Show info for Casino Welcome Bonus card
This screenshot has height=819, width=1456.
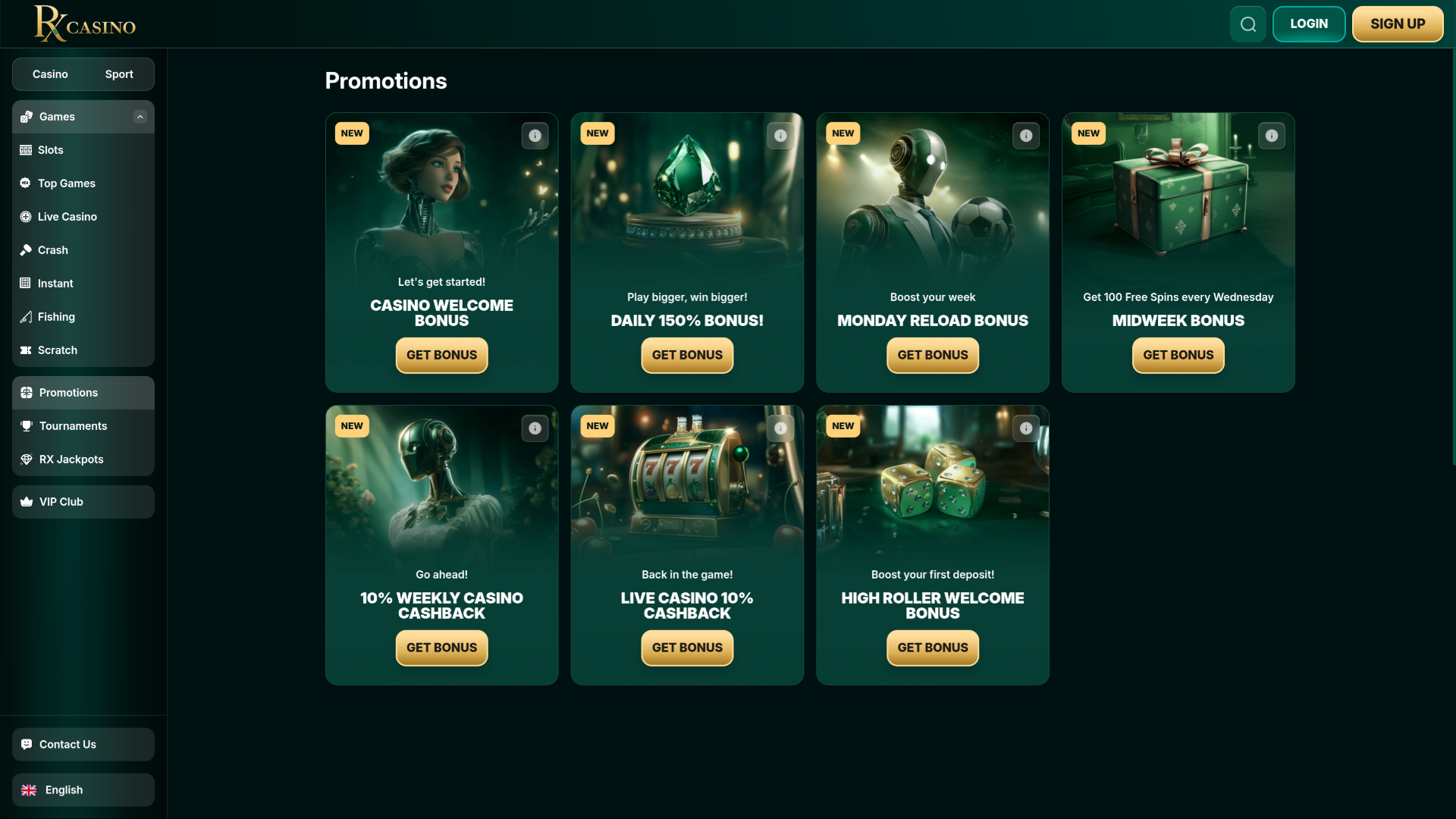535,136
